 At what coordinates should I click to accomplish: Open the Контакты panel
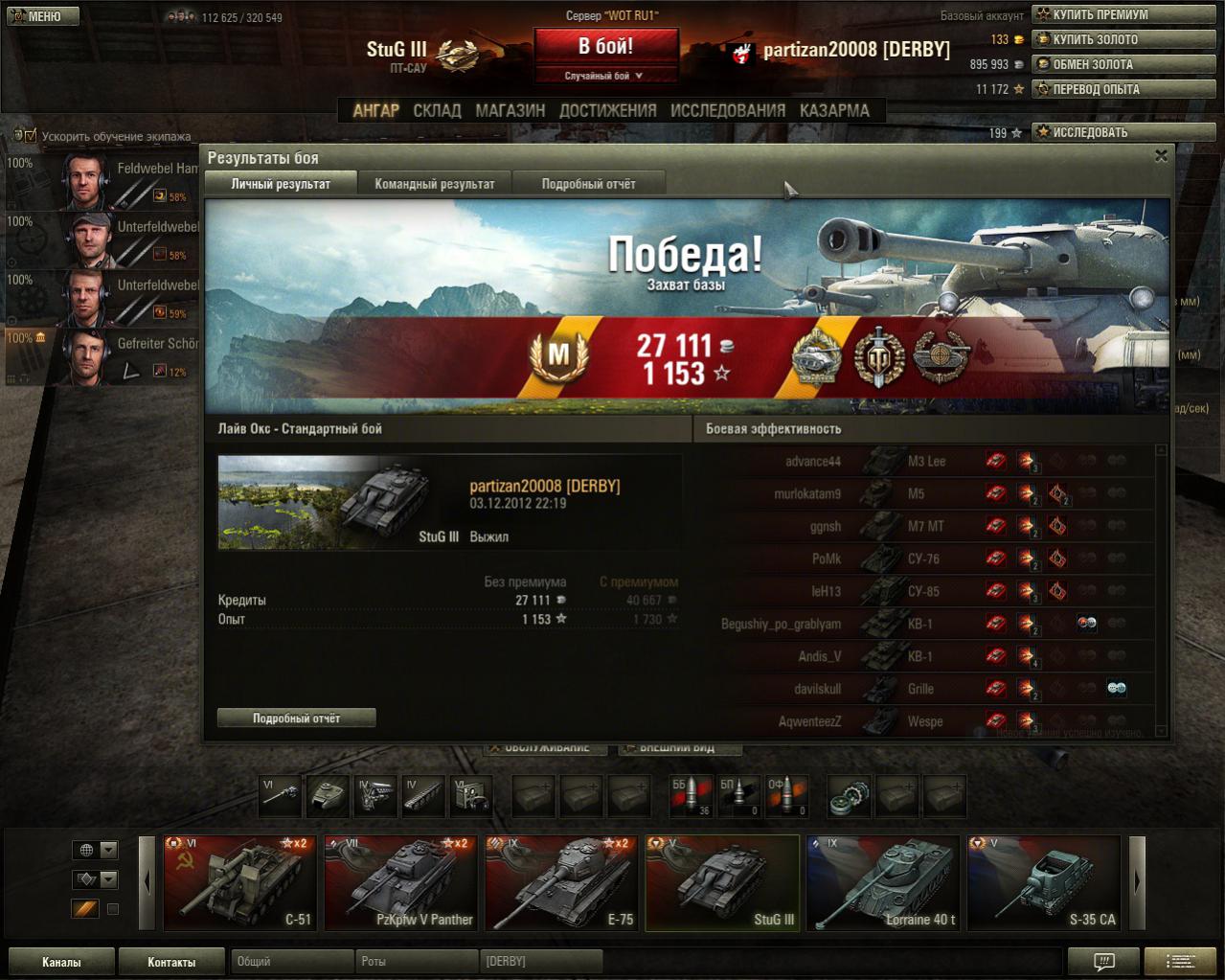(x=171, y=962)
